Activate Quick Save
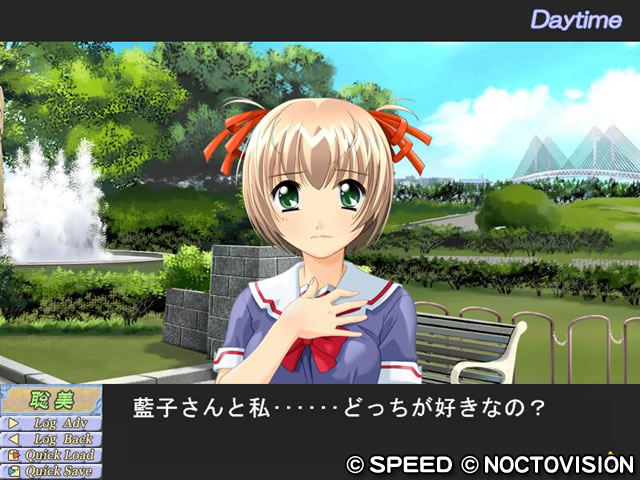Image resolution: width=640 pixels, height=480 pixels. [52, 471]
